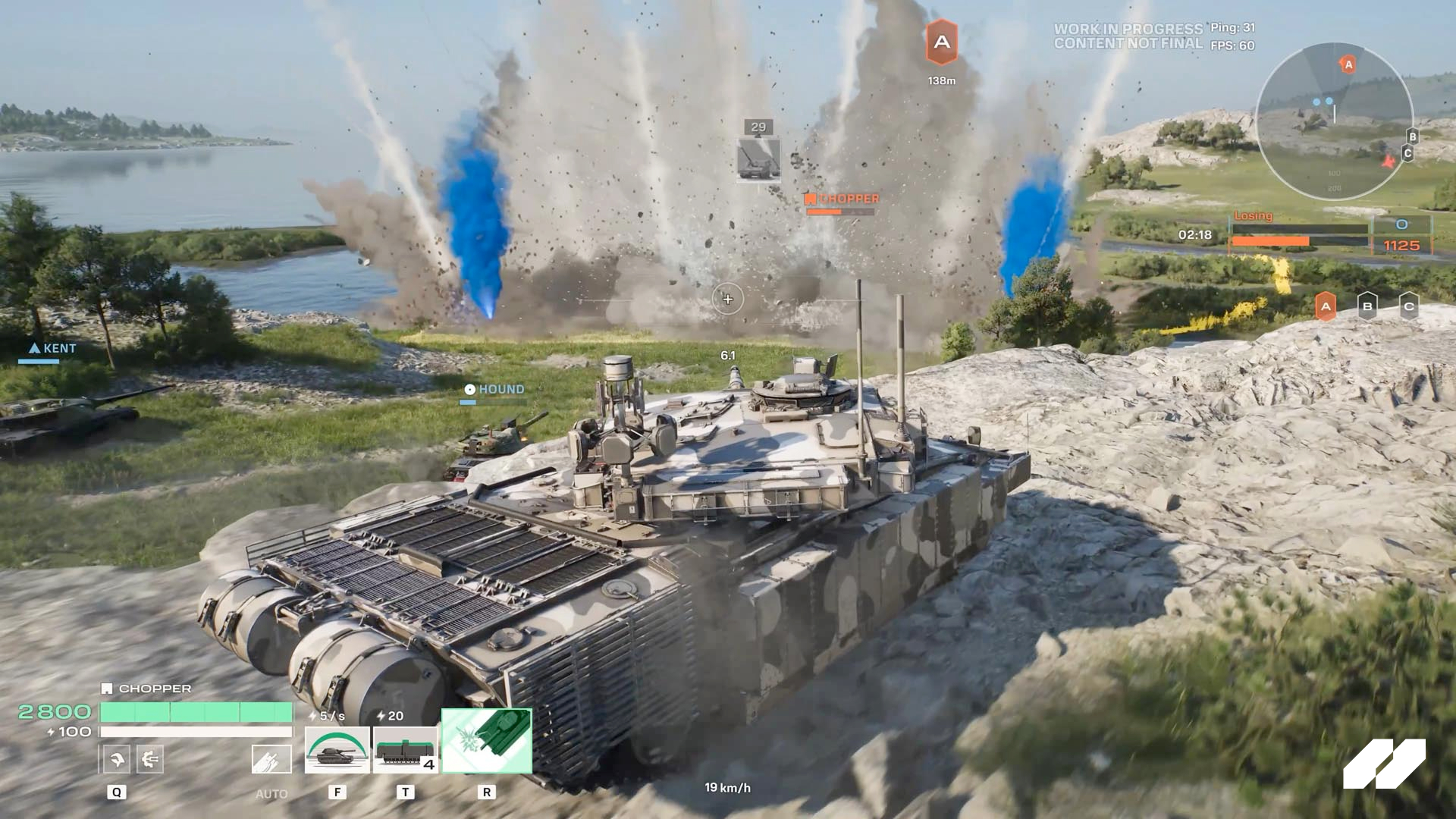
Task: Expand the C marker on the minimap edge
Action: [1408, 153]
